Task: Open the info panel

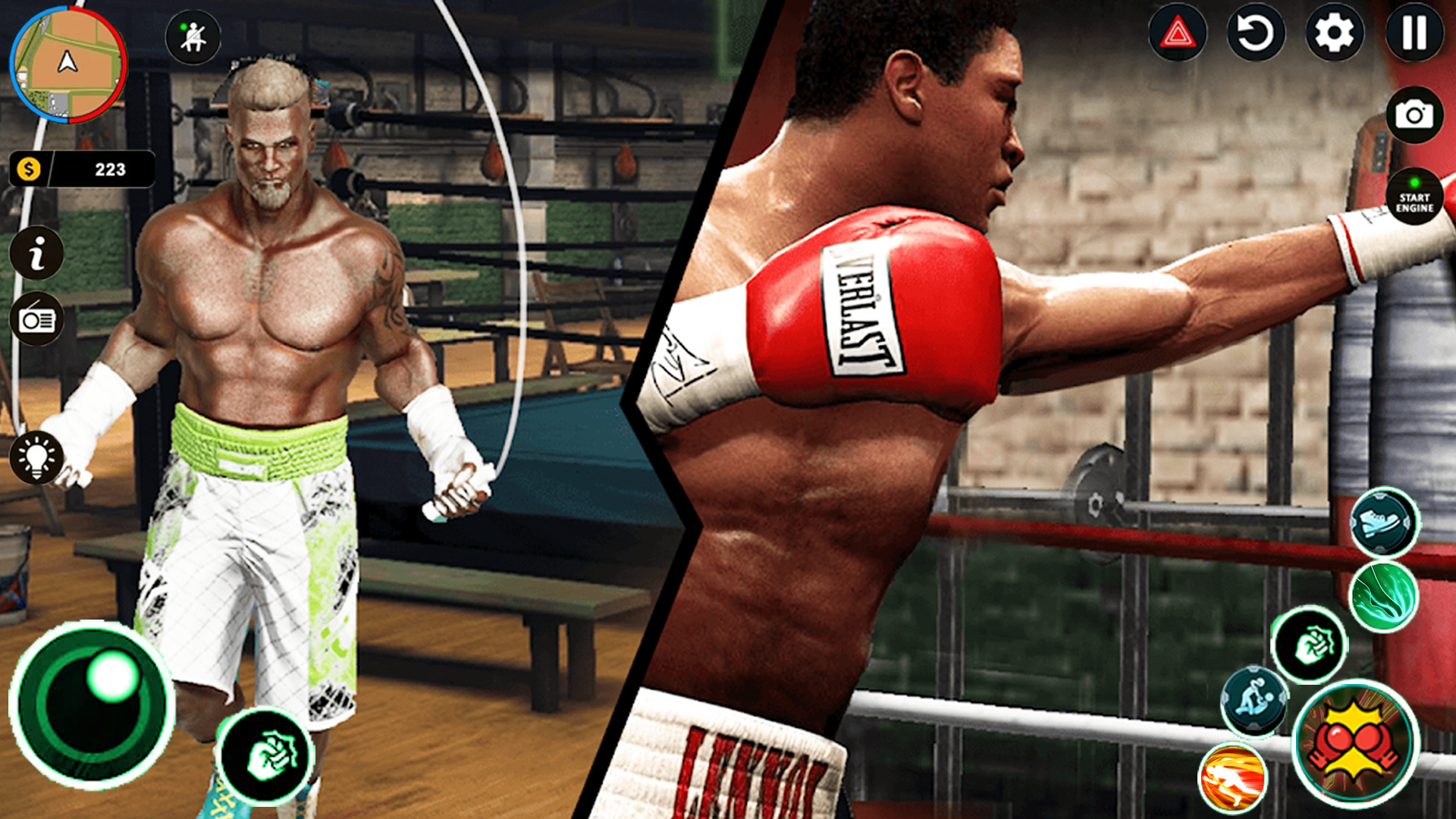Action: click(x=37, y=253)
